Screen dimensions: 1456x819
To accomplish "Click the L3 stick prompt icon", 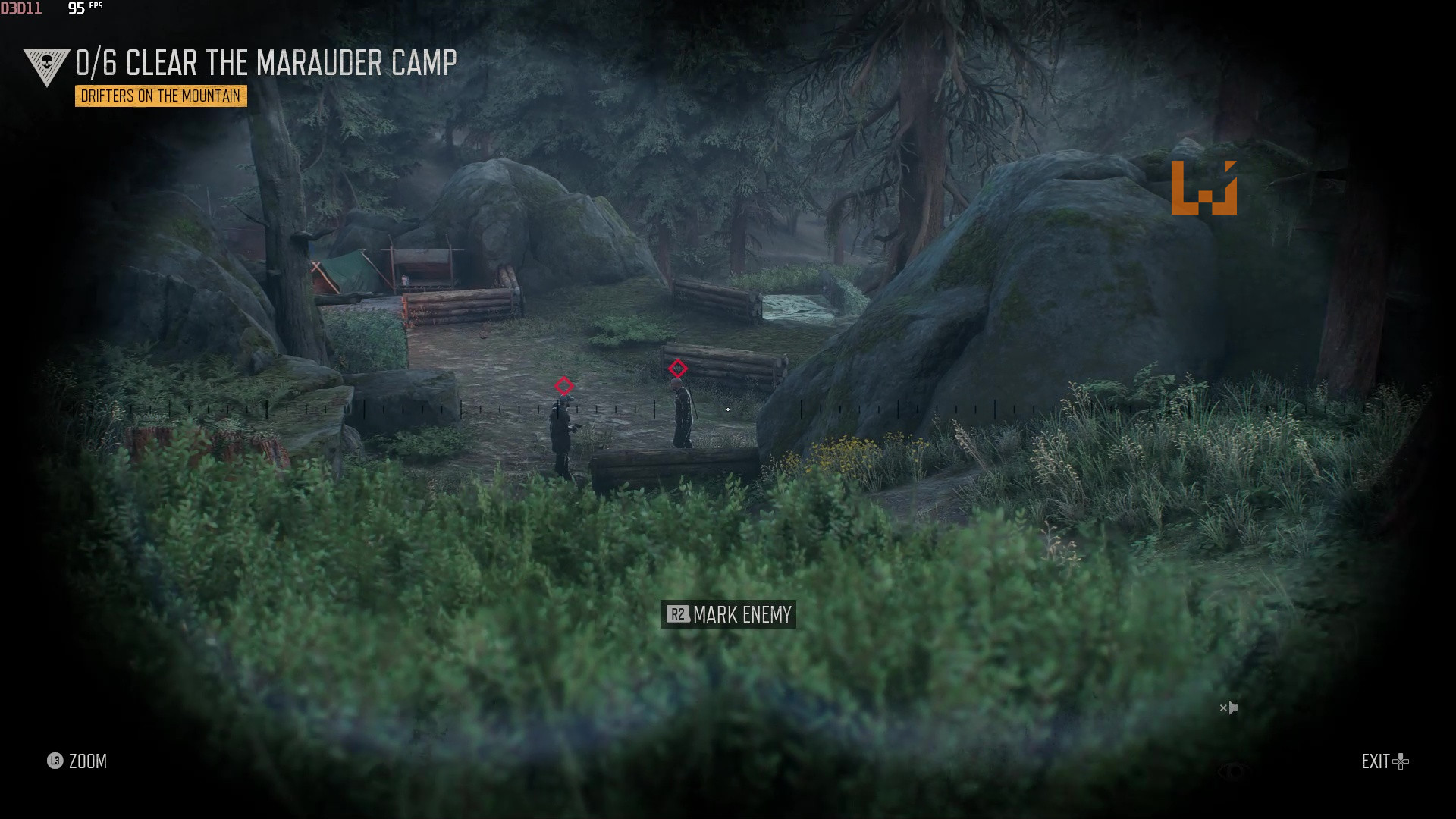I will [54, 761].
